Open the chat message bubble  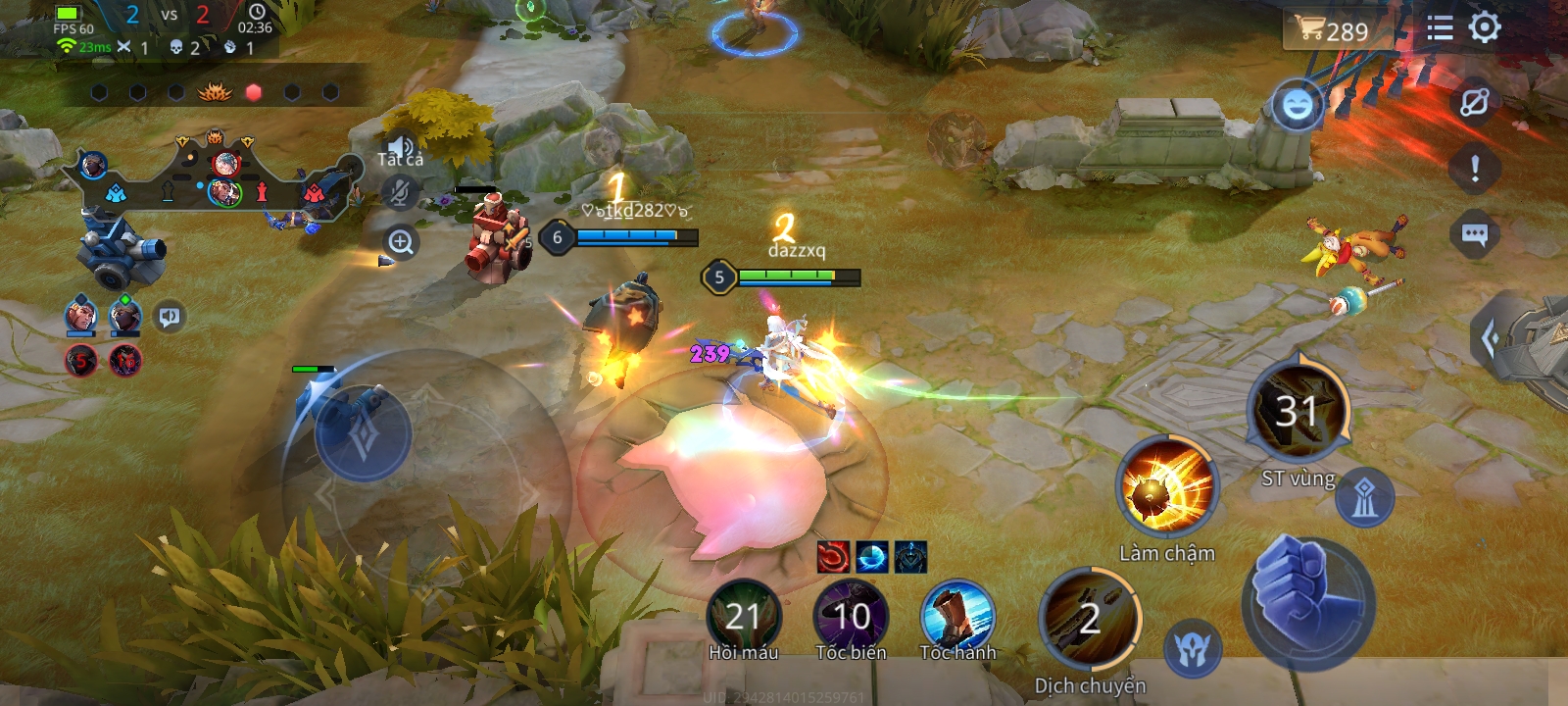[1474, 234]
